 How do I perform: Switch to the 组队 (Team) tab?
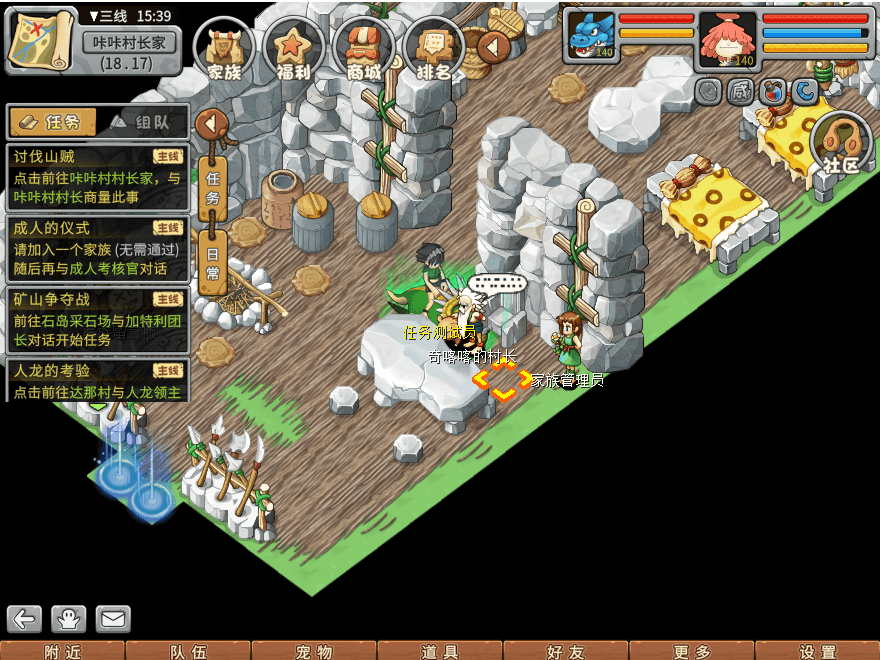pos(140,122)
